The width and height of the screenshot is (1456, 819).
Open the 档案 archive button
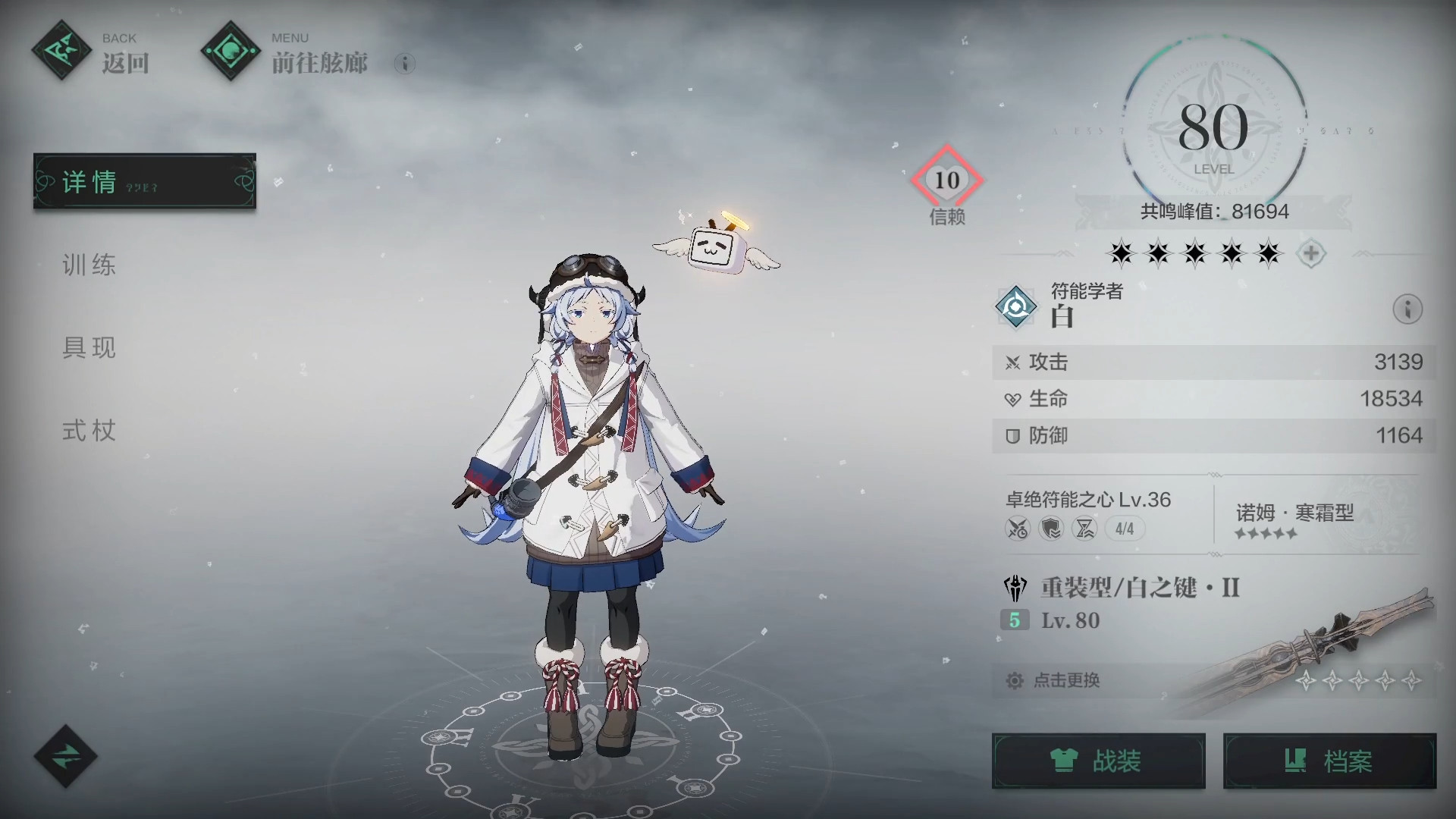click(x=1329, y=761)
